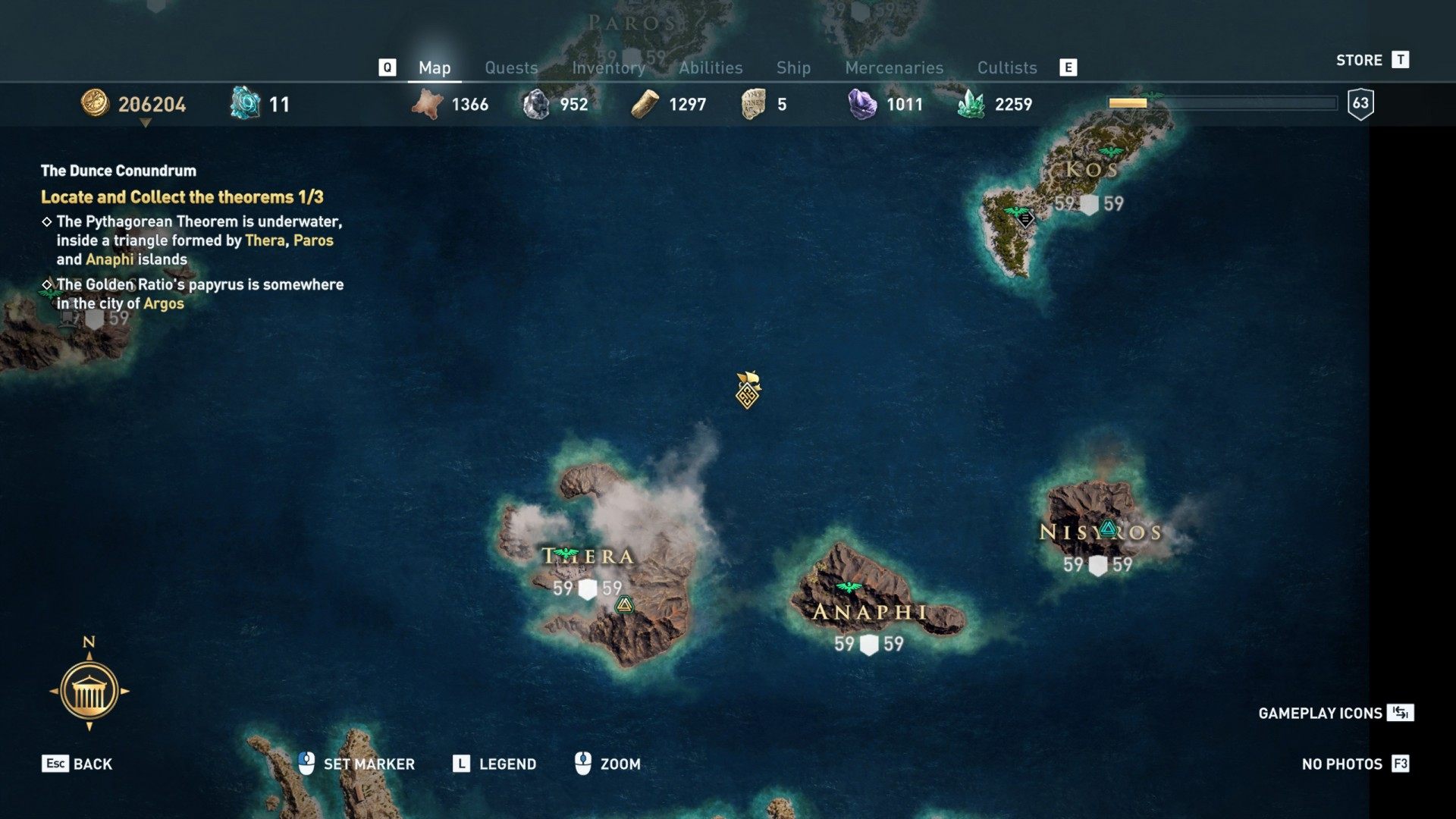Select the Map tab

pos(435,67)
